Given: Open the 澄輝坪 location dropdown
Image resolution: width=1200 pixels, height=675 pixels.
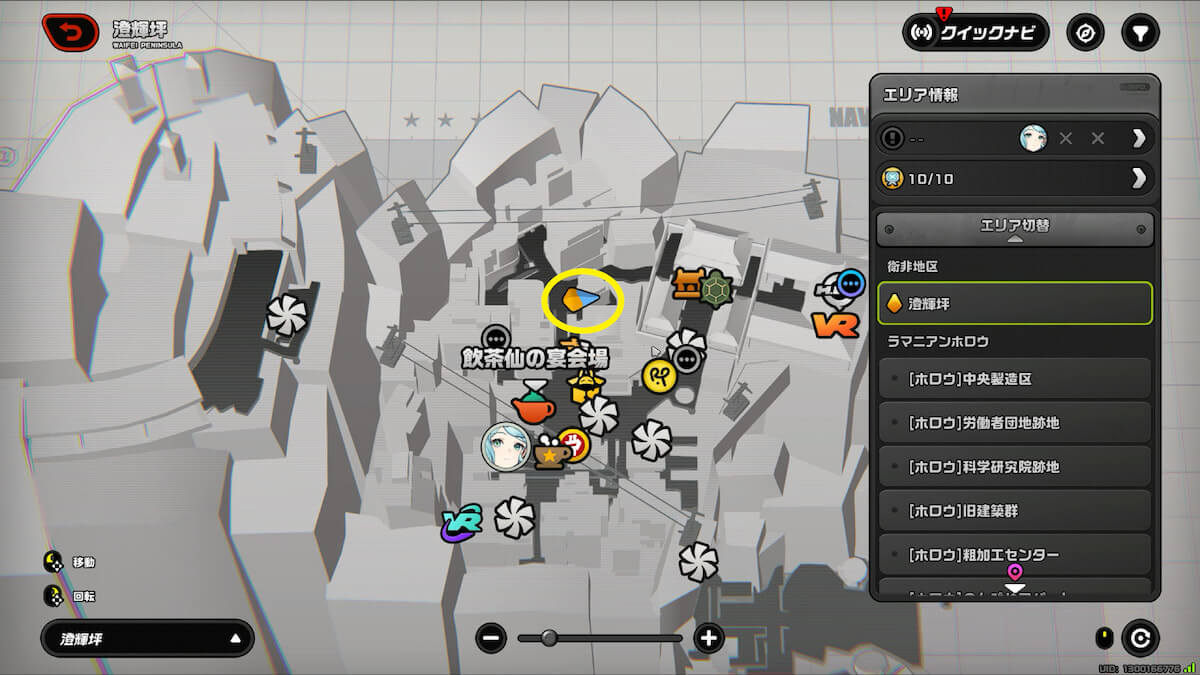Looking at the screenshot, I should pyautogui.click(x=147, y=638).
